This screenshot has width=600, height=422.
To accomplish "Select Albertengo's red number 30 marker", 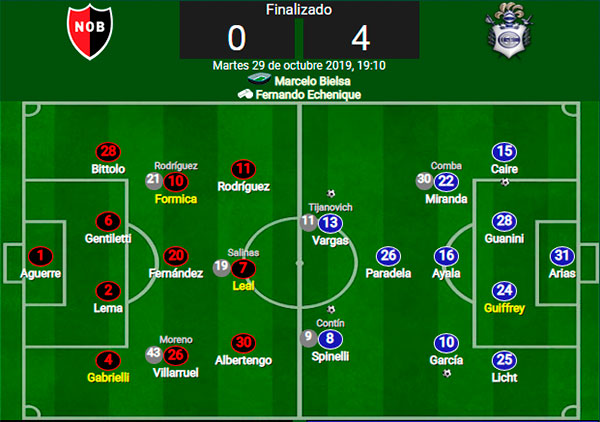I will (243, 340).
